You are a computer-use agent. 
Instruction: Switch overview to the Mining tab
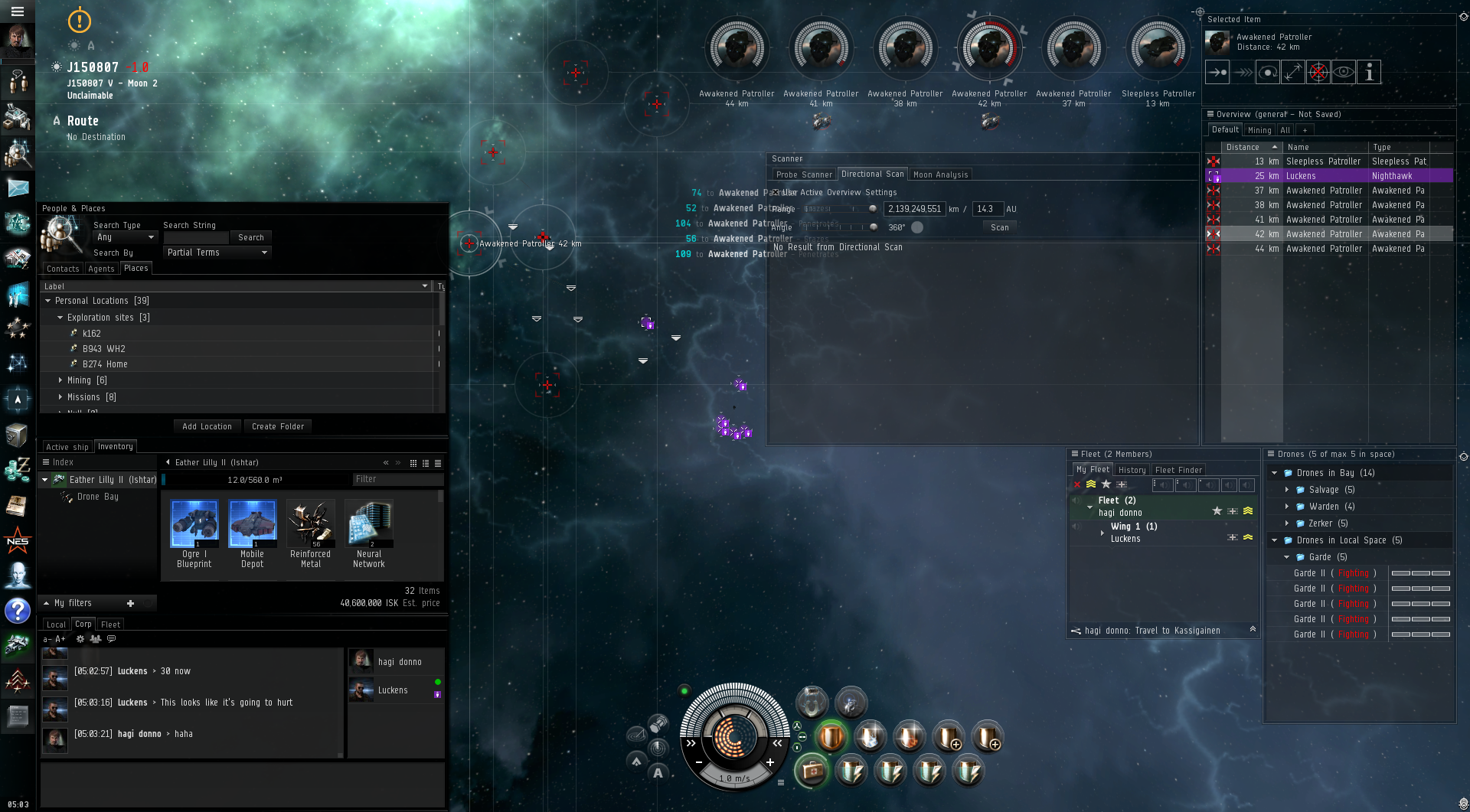(x=1259, y=130)
